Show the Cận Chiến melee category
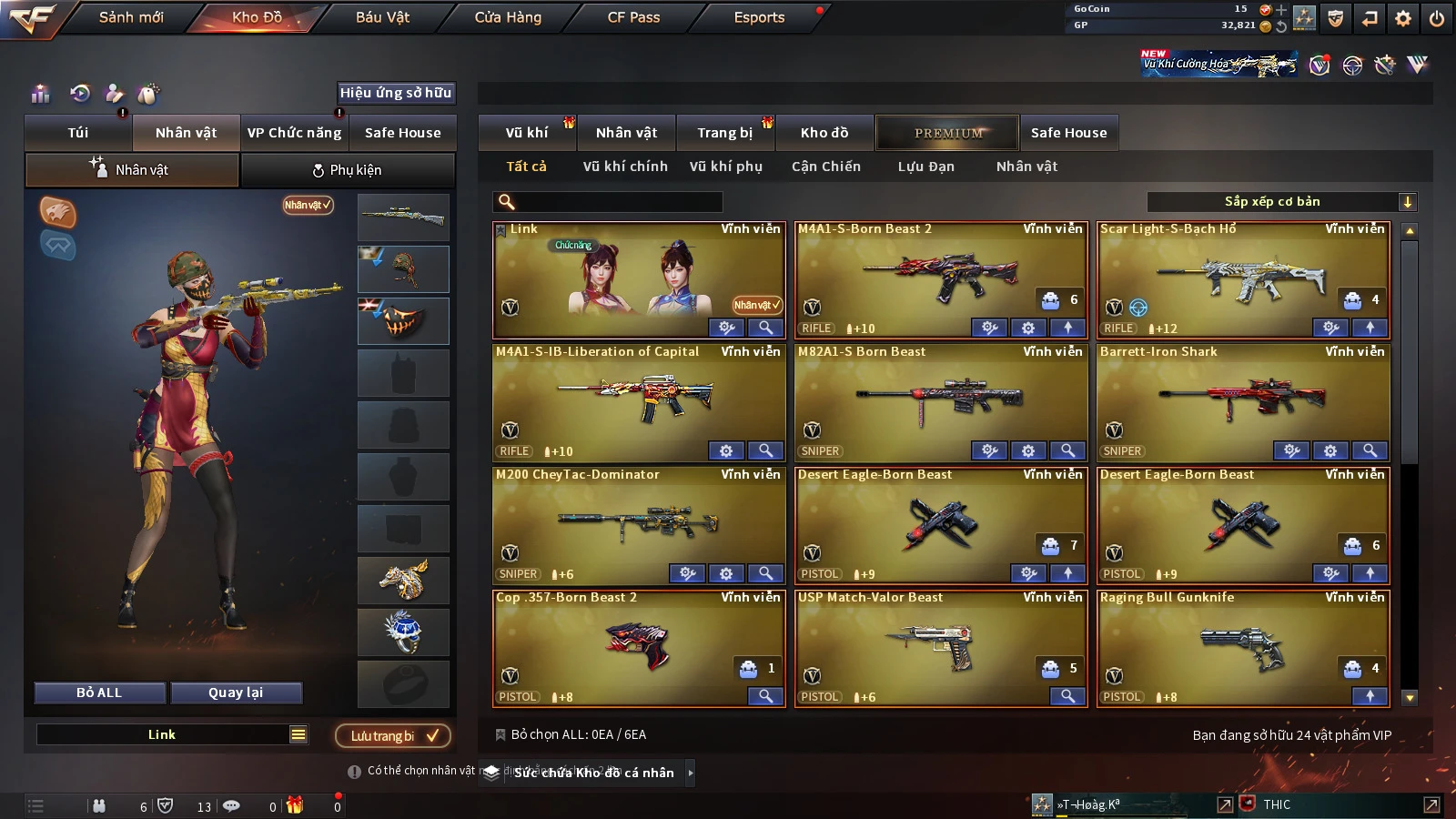The width and height of the screenshot is (1456, 819). coord(825,167)
